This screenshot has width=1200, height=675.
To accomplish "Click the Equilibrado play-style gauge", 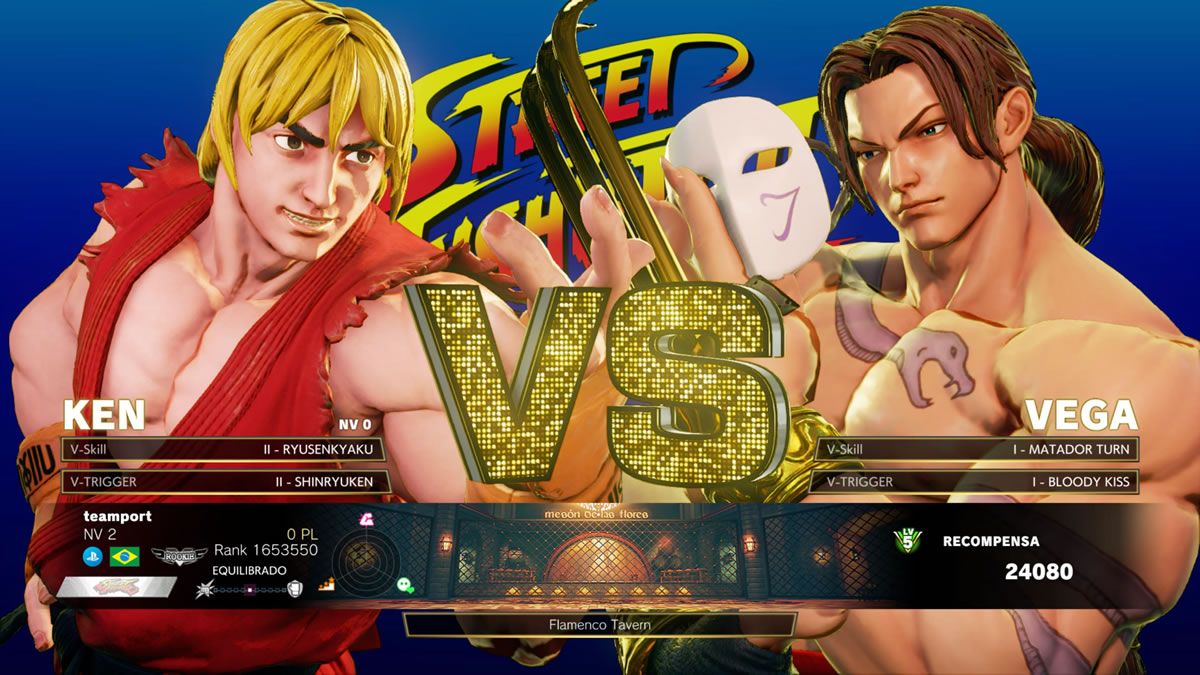I will (x=250, y=589).
